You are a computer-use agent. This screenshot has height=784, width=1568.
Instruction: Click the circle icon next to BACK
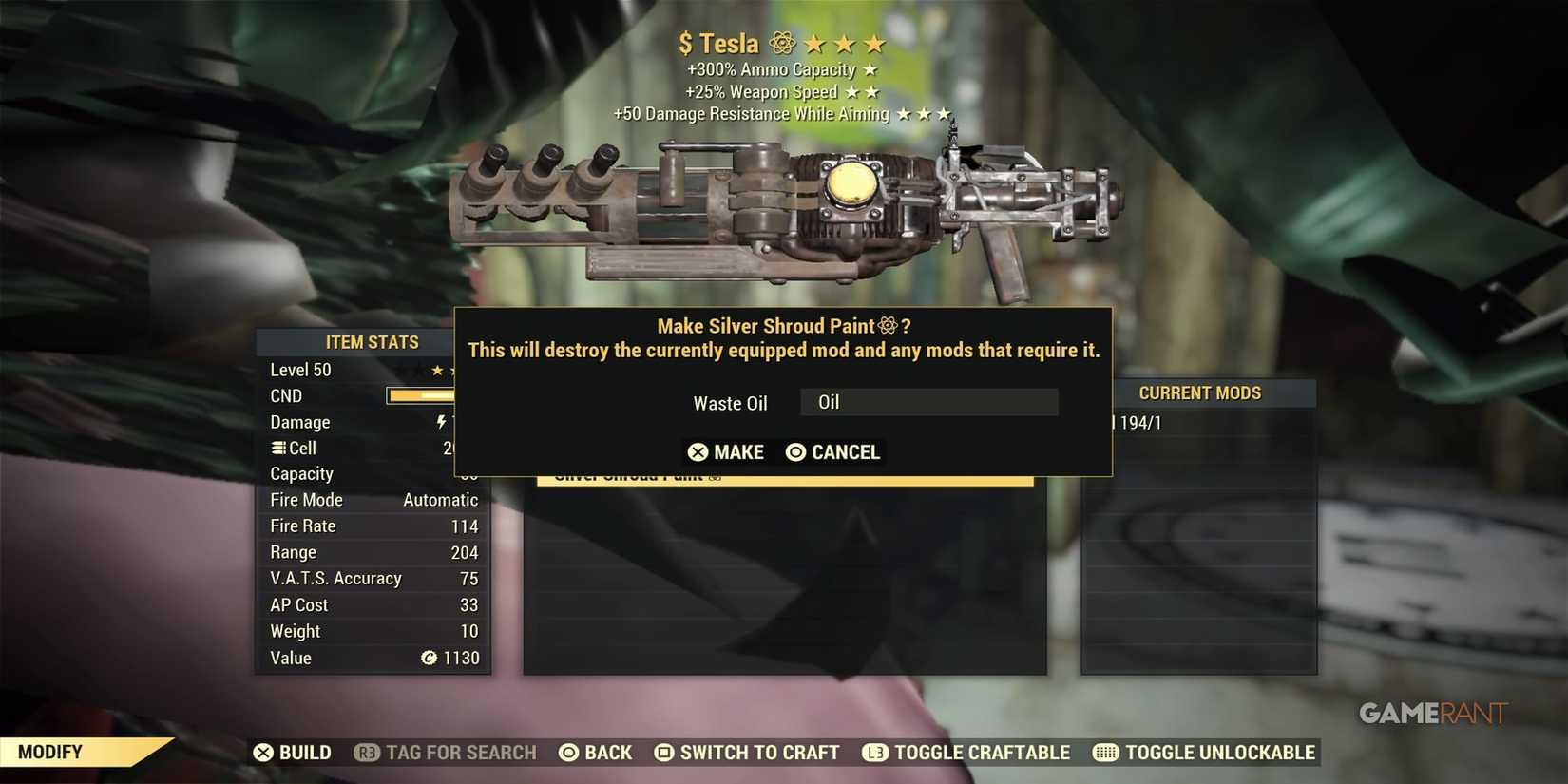pyautogui.click(x=567, y=752)
